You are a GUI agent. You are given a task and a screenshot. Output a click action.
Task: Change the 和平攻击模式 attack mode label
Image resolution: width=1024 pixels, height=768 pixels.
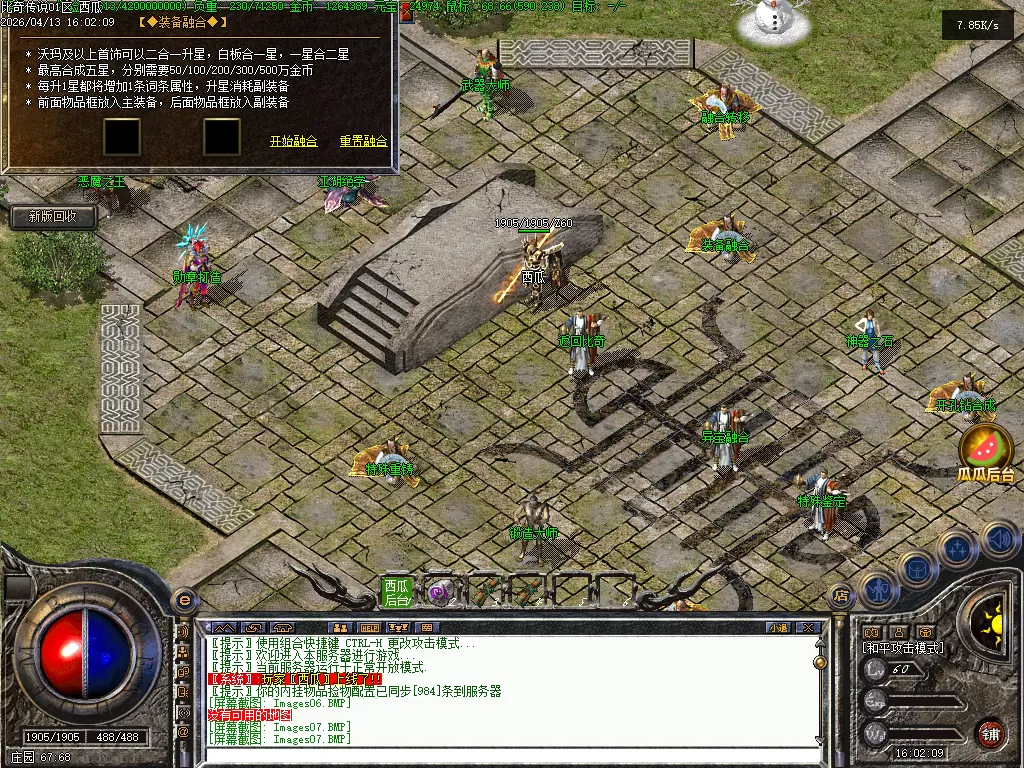tap(903, 648)
